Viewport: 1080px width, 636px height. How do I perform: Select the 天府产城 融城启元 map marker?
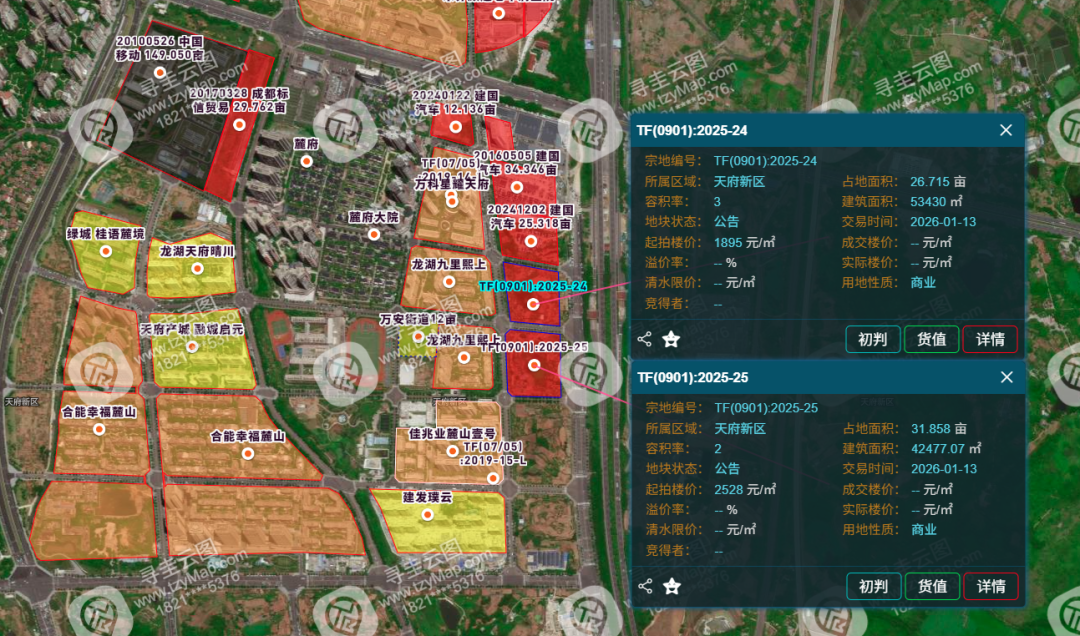click(191, 346)
